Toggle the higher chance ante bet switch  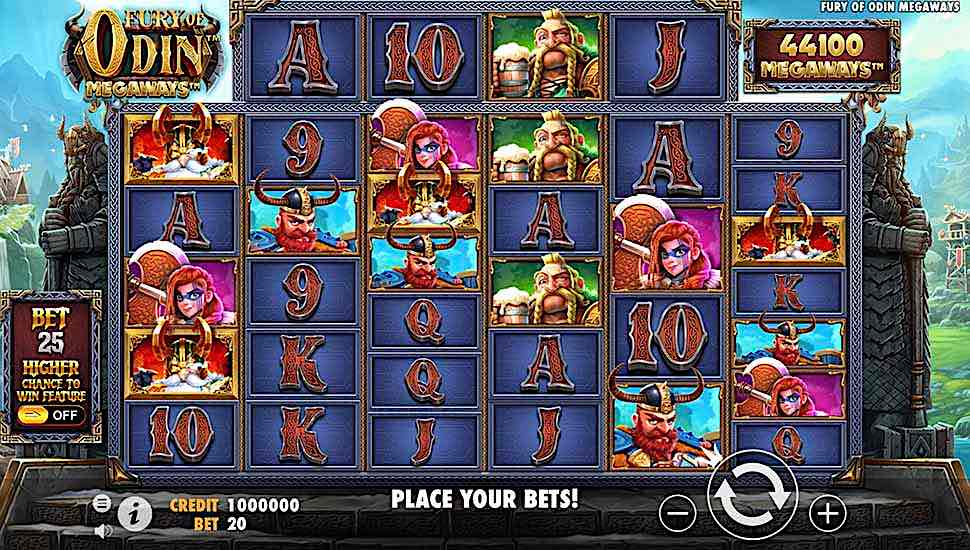pyautogui.click(x=52, y=412)
